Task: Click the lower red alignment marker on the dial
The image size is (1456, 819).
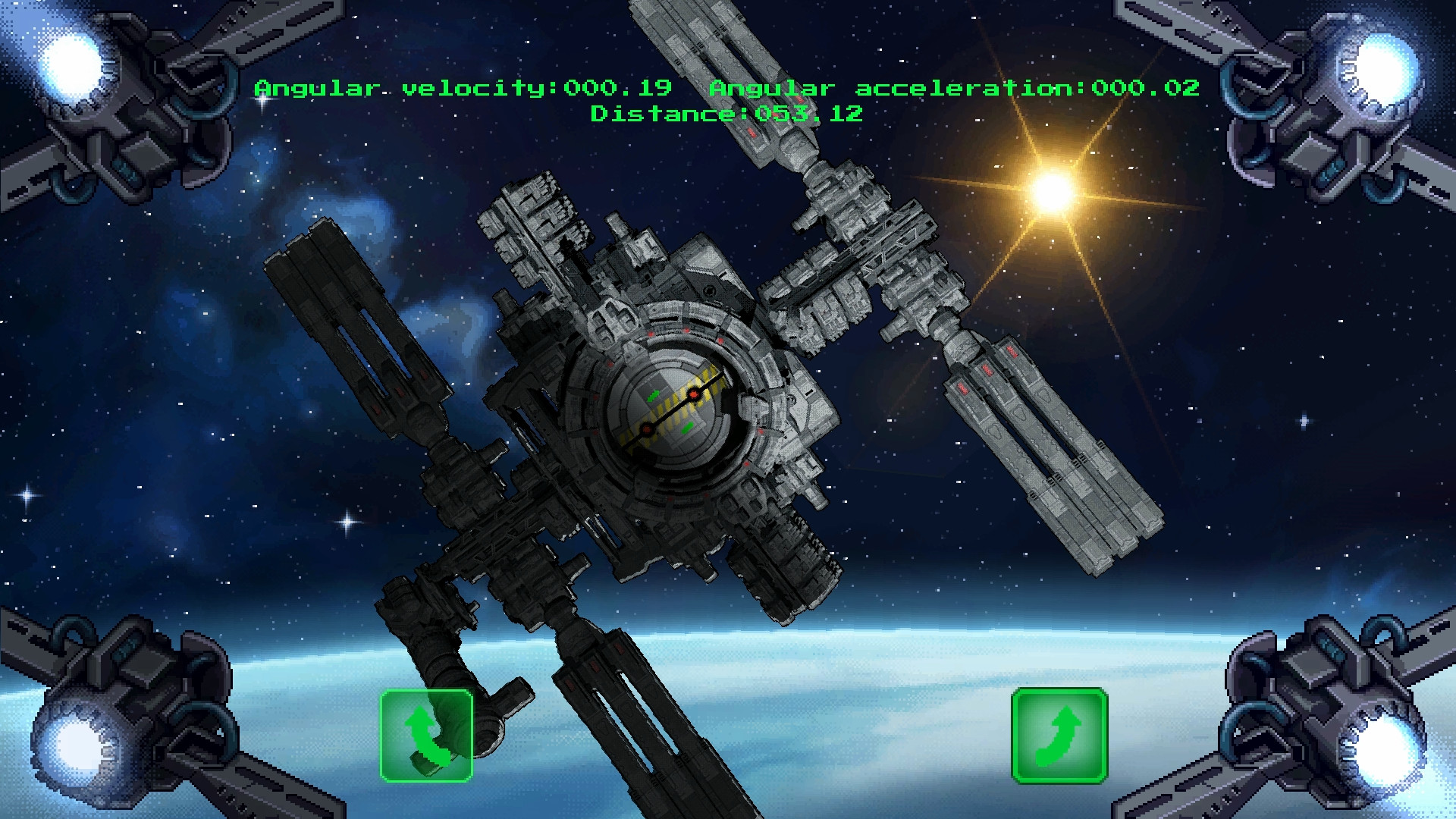Action: (646, 430)
